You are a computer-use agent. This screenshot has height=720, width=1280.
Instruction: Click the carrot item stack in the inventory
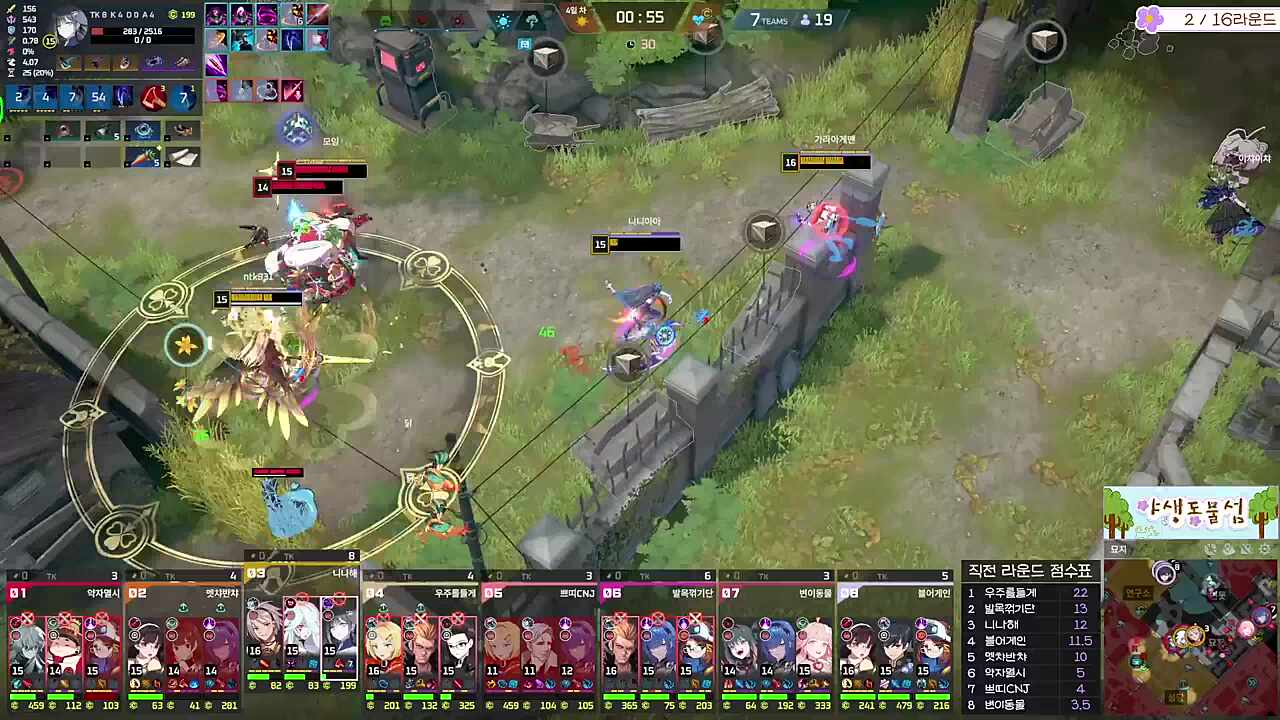coord(143,157)
